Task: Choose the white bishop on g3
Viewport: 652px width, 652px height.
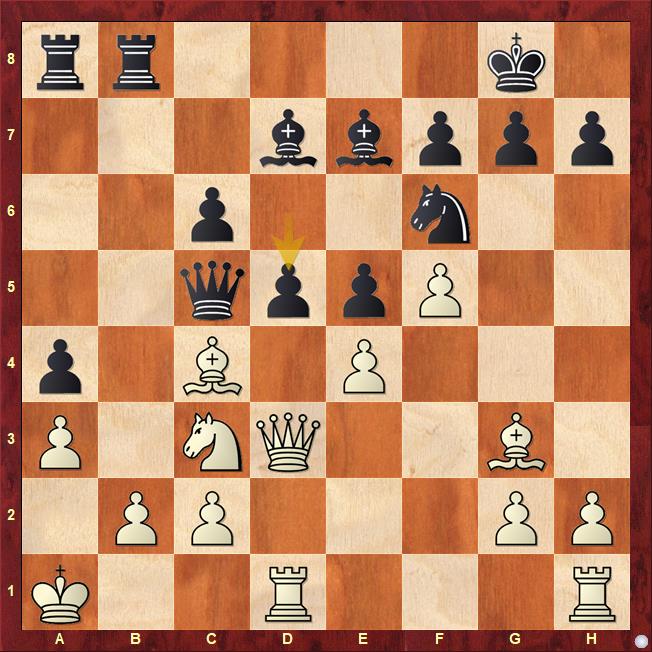Action: tap(518, 441)
